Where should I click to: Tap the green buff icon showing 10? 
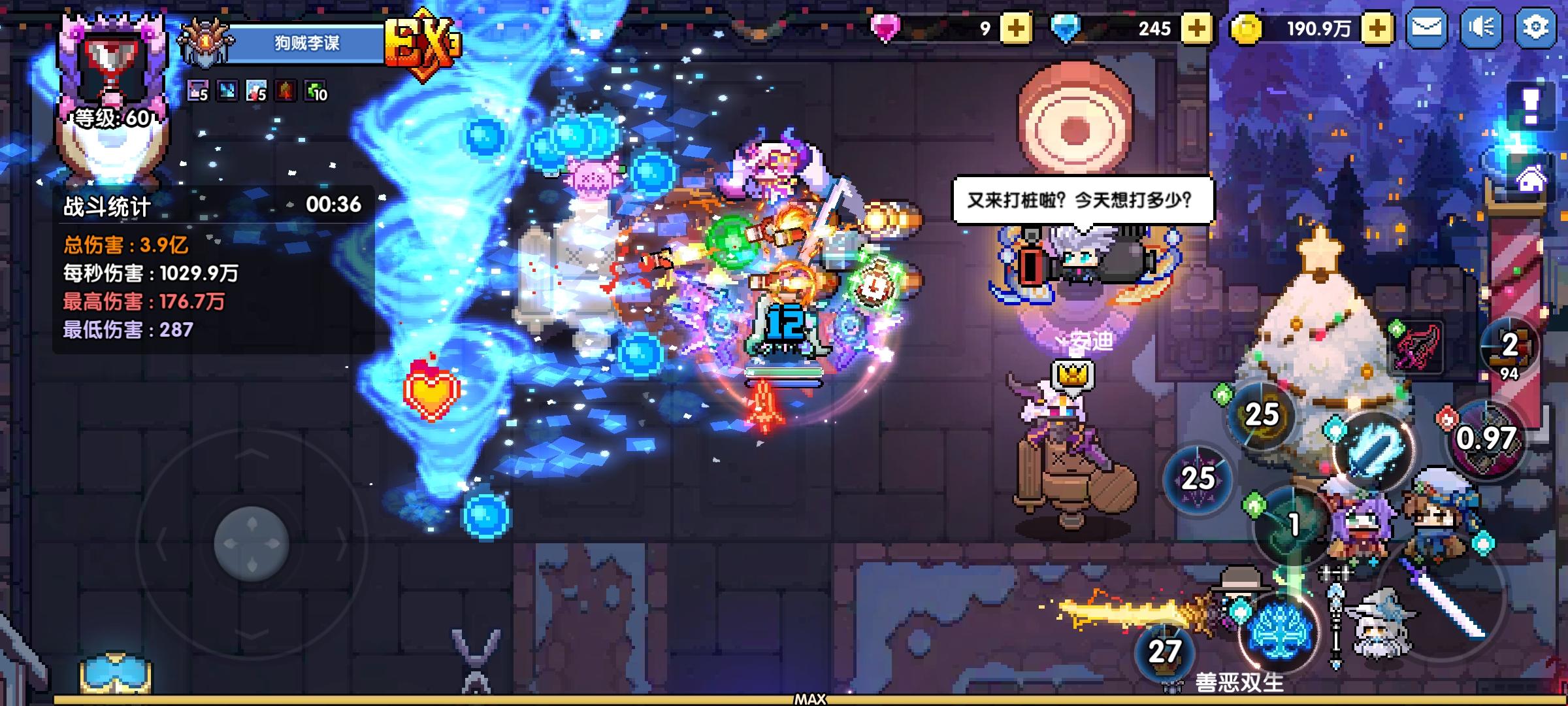[x=314, y=92]
